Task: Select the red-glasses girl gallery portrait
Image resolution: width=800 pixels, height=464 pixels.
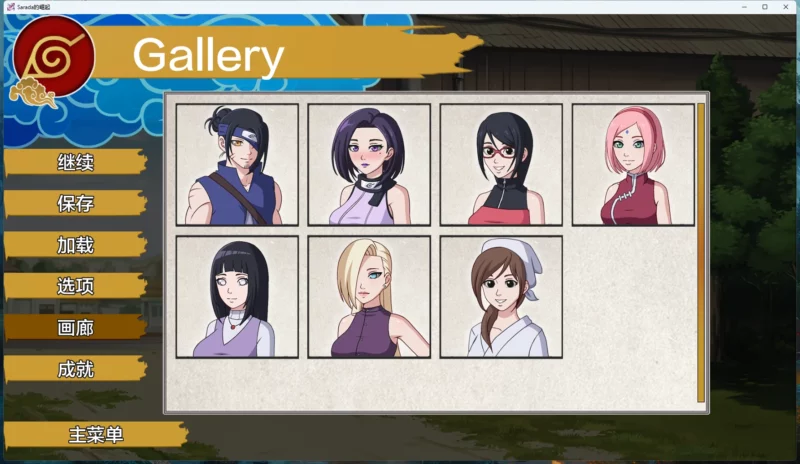Action: [x=501, y=164]
